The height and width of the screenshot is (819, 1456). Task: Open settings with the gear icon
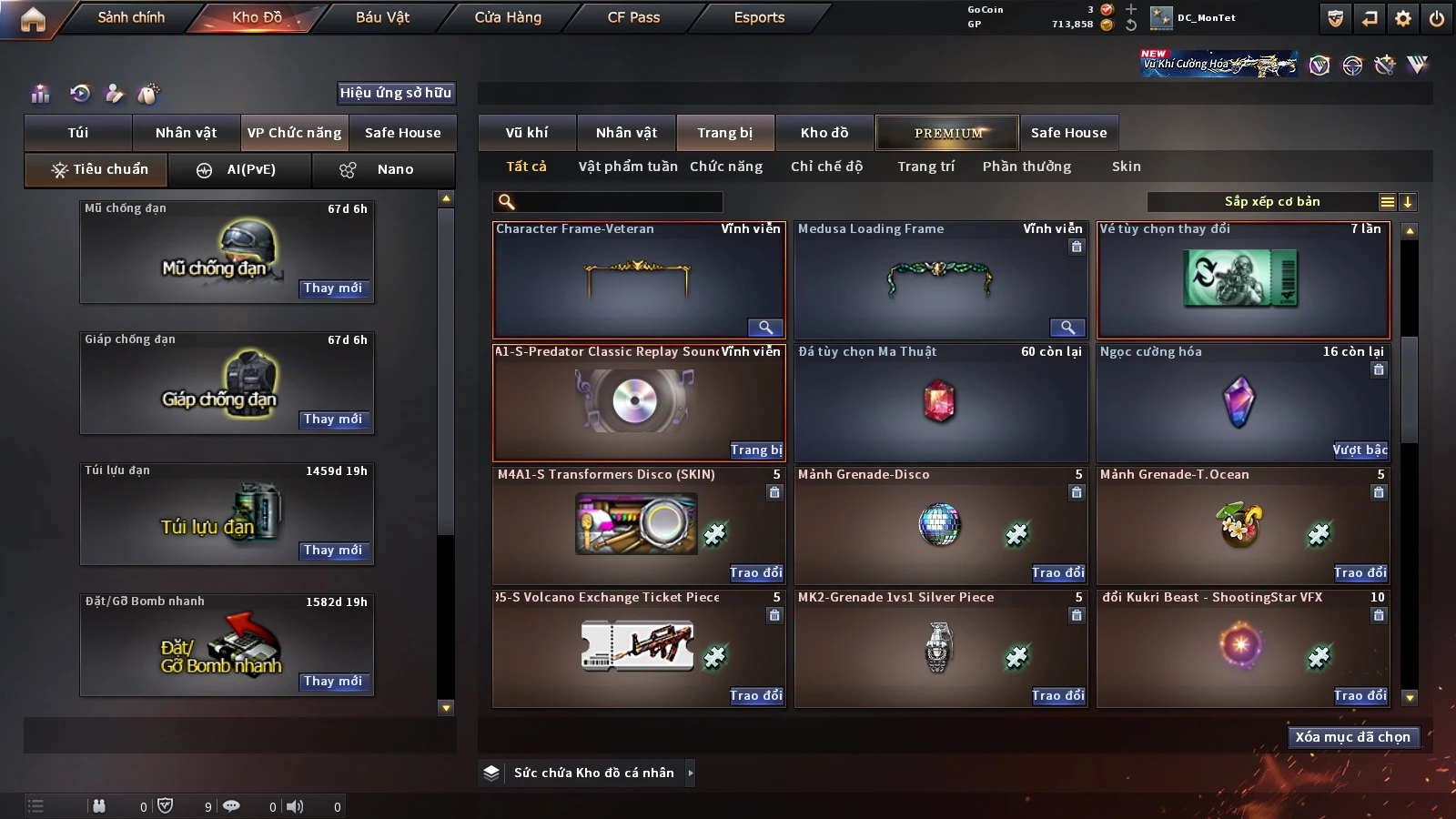click(x=1403, y=18)
